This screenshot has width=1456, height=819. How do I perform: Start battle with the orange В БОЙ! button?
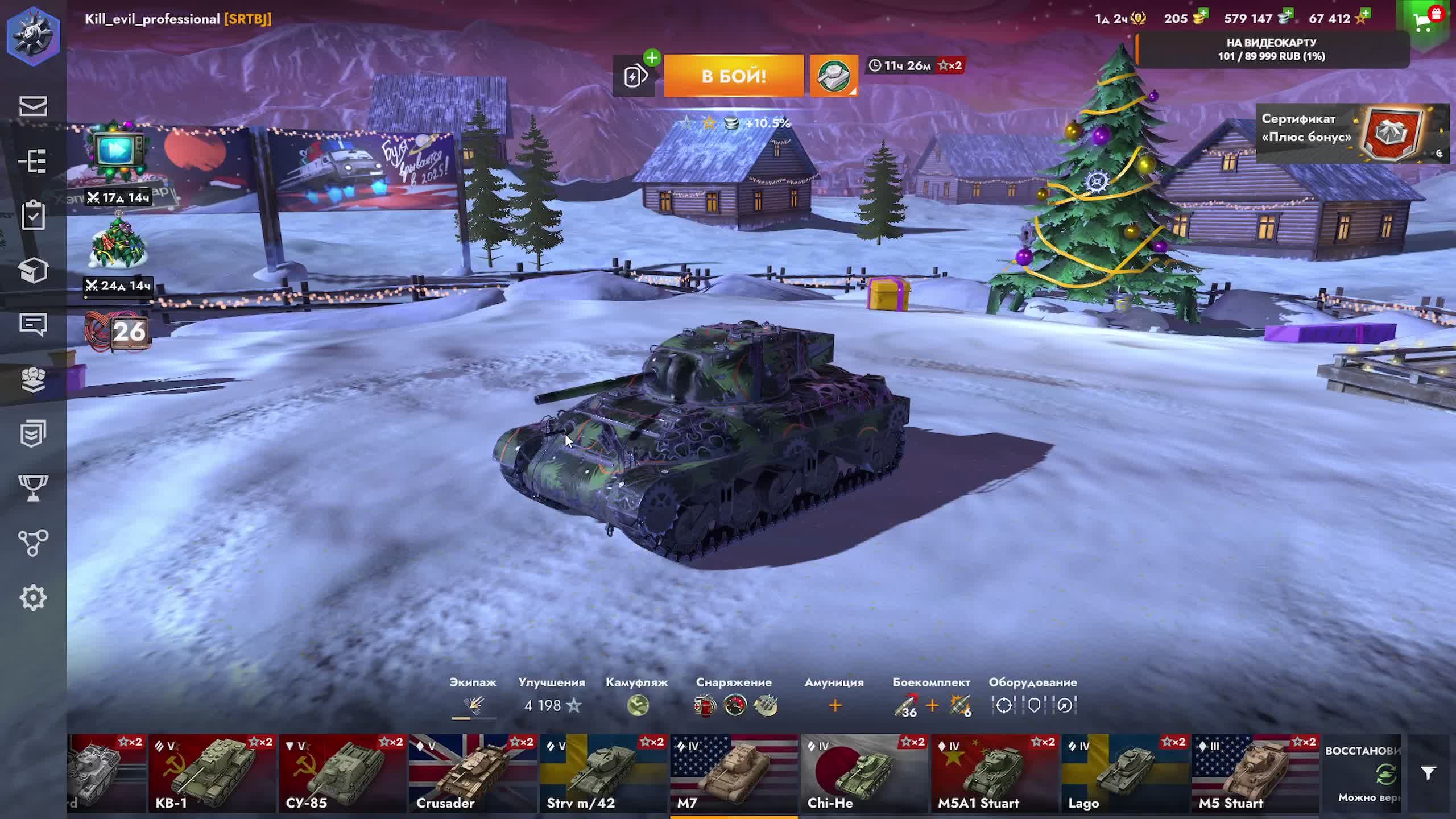[734, 76]
